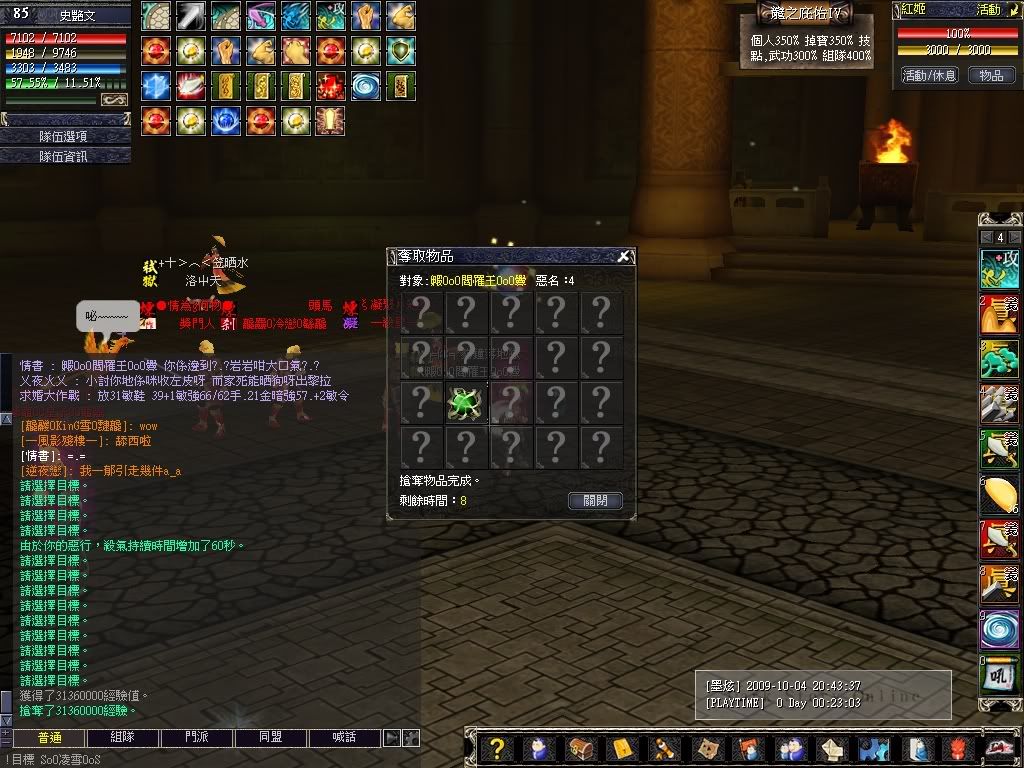Switch to the 門派 chat tab
This screenshot has height=768, width=1024.
197,738
